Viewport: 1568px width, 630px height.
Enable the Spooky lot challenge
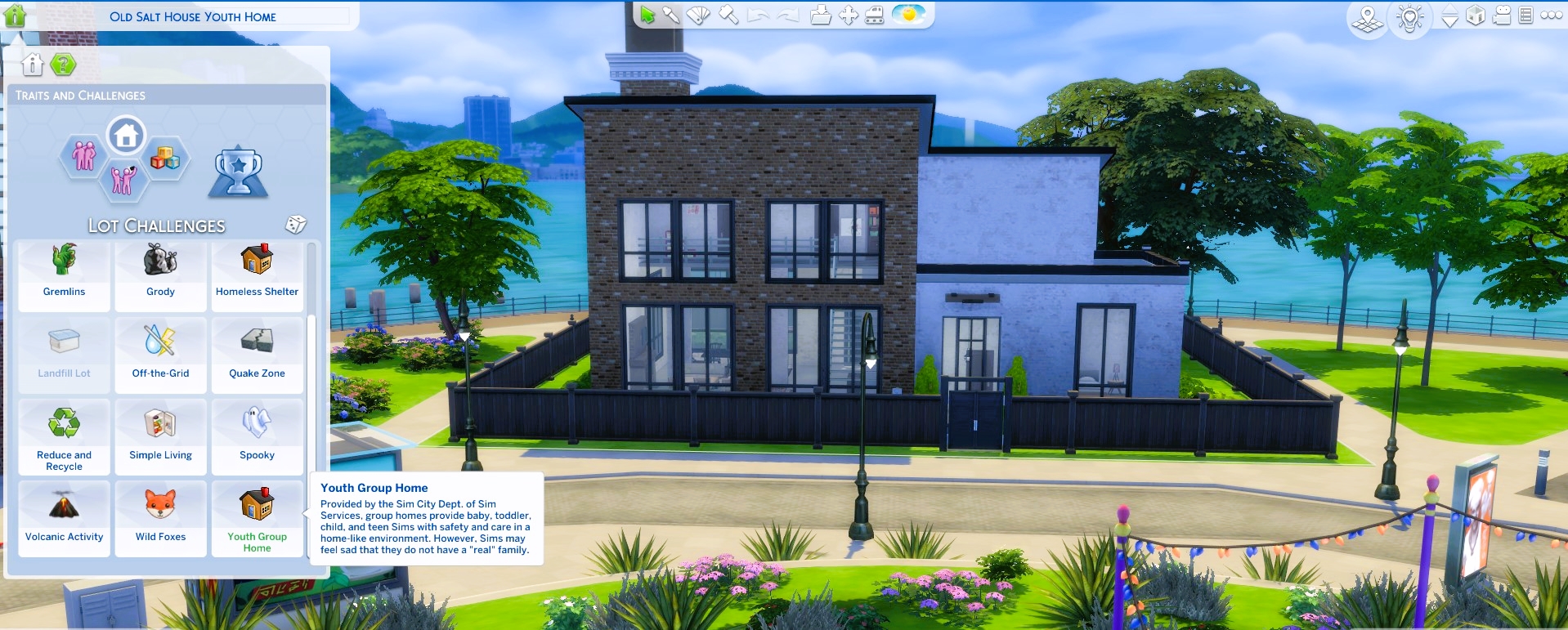point(258,437)
